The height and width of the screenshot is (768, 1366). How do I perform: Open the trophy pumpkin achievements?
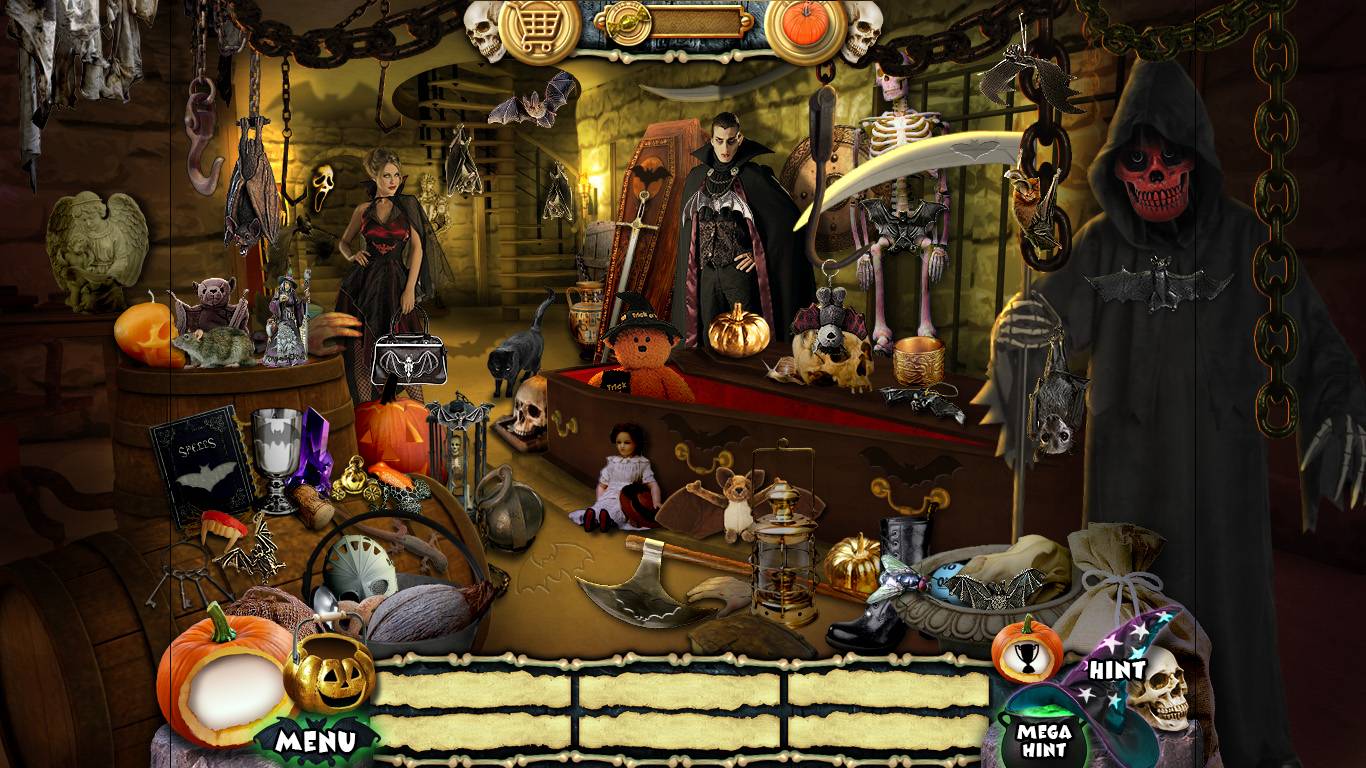click(x=1026, y=652)
